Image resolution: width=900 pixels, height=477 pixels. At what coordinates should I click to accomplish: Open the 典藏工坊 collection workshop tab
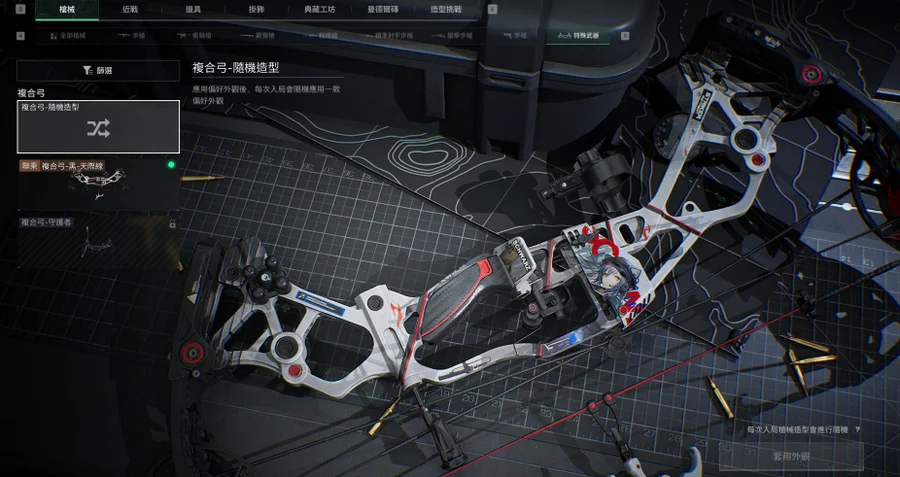tap(321, 9)
